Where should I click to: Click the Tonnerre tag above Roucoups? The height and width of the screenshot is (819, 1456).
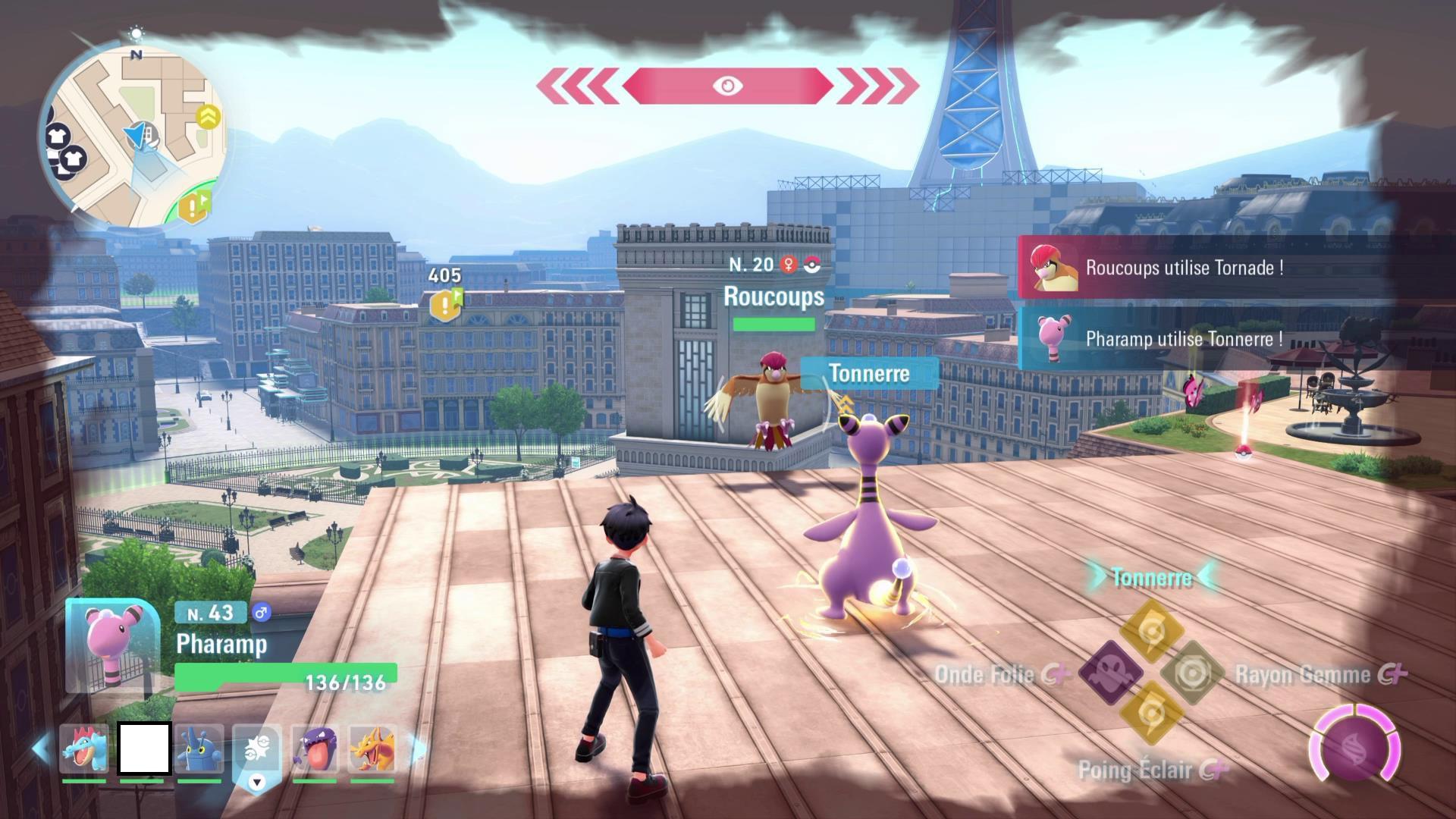pyautogui.click(x=869, y=374)
